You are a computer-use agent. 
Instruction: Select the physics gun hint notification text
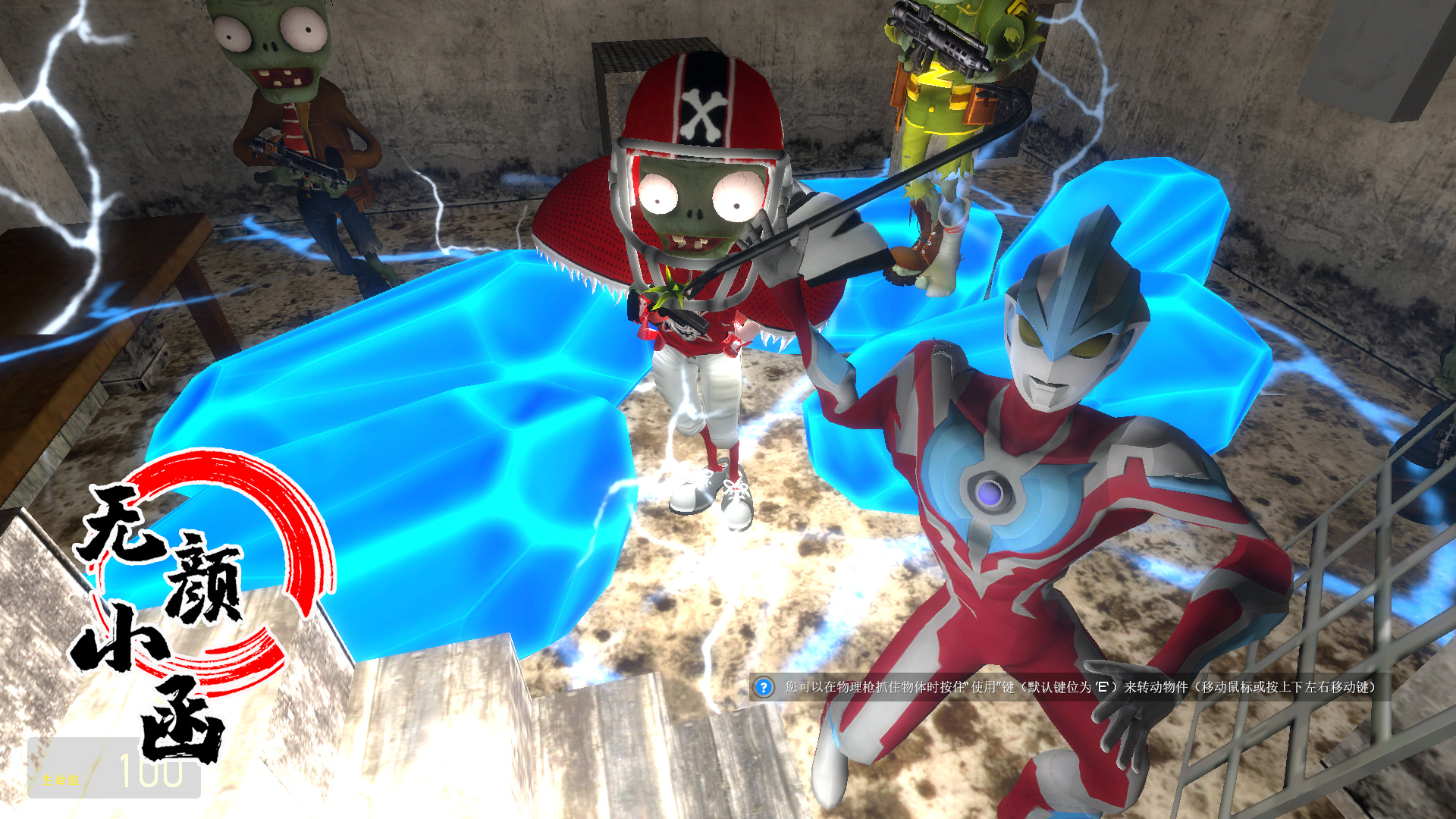coord(1080,687)
